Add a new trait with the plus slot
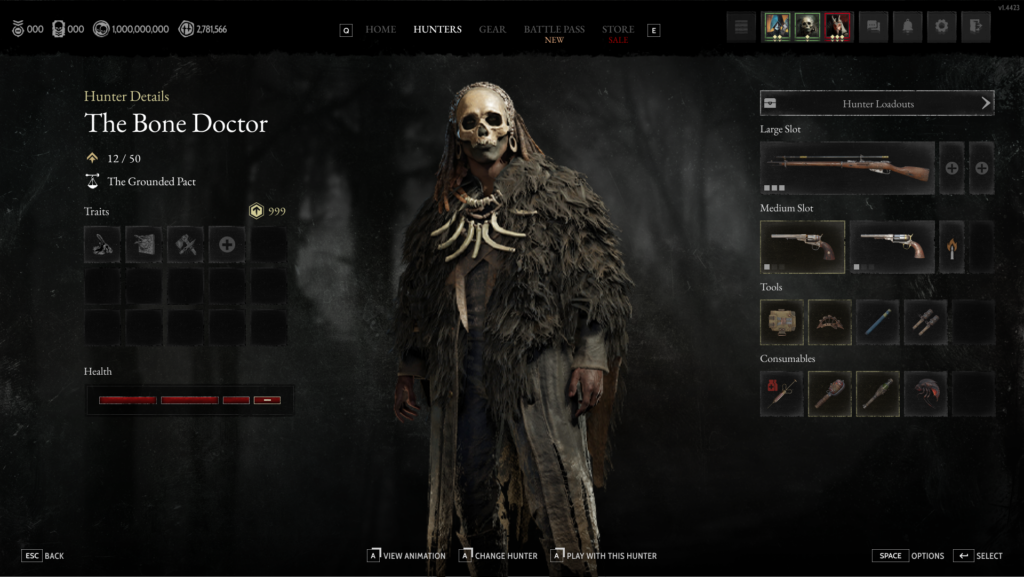This screenshot has height=577, width=1024. click(227, 244)
